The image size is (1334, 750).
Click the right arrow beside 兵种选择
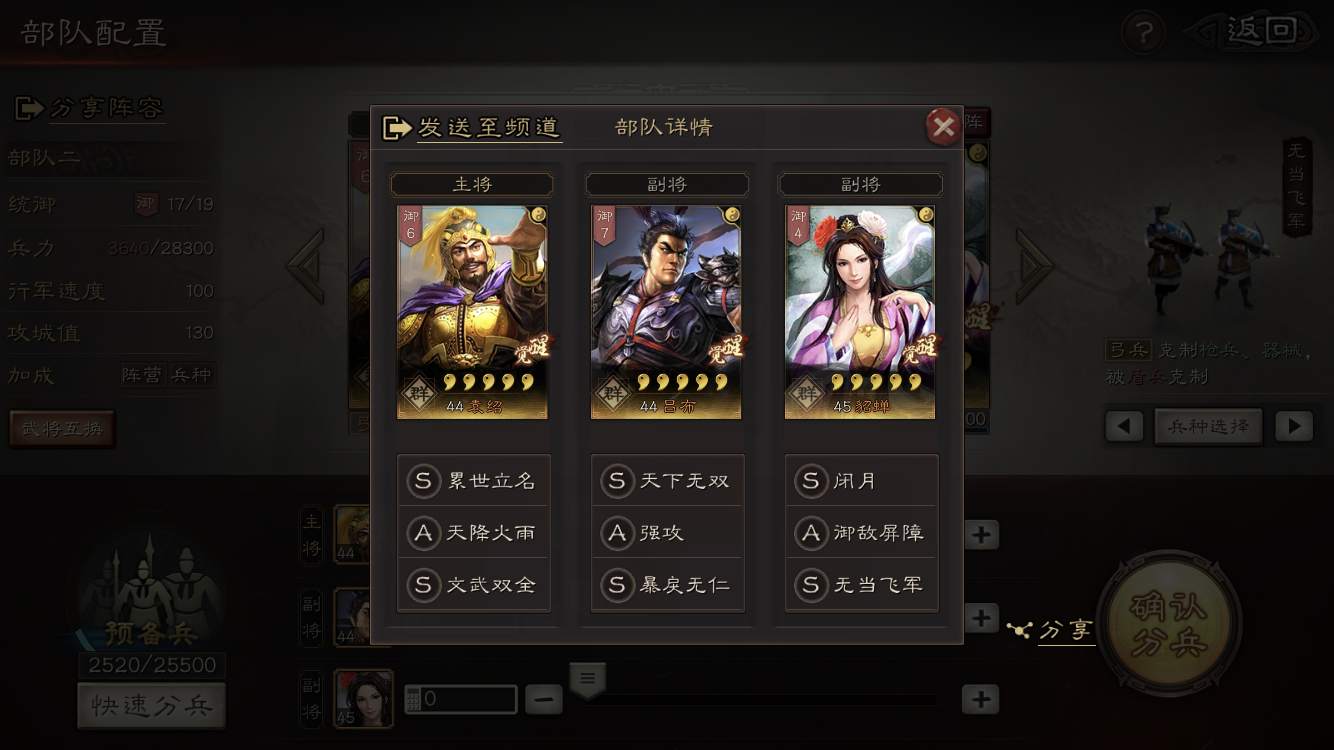pyautogui.click(x=1294, y=425)
